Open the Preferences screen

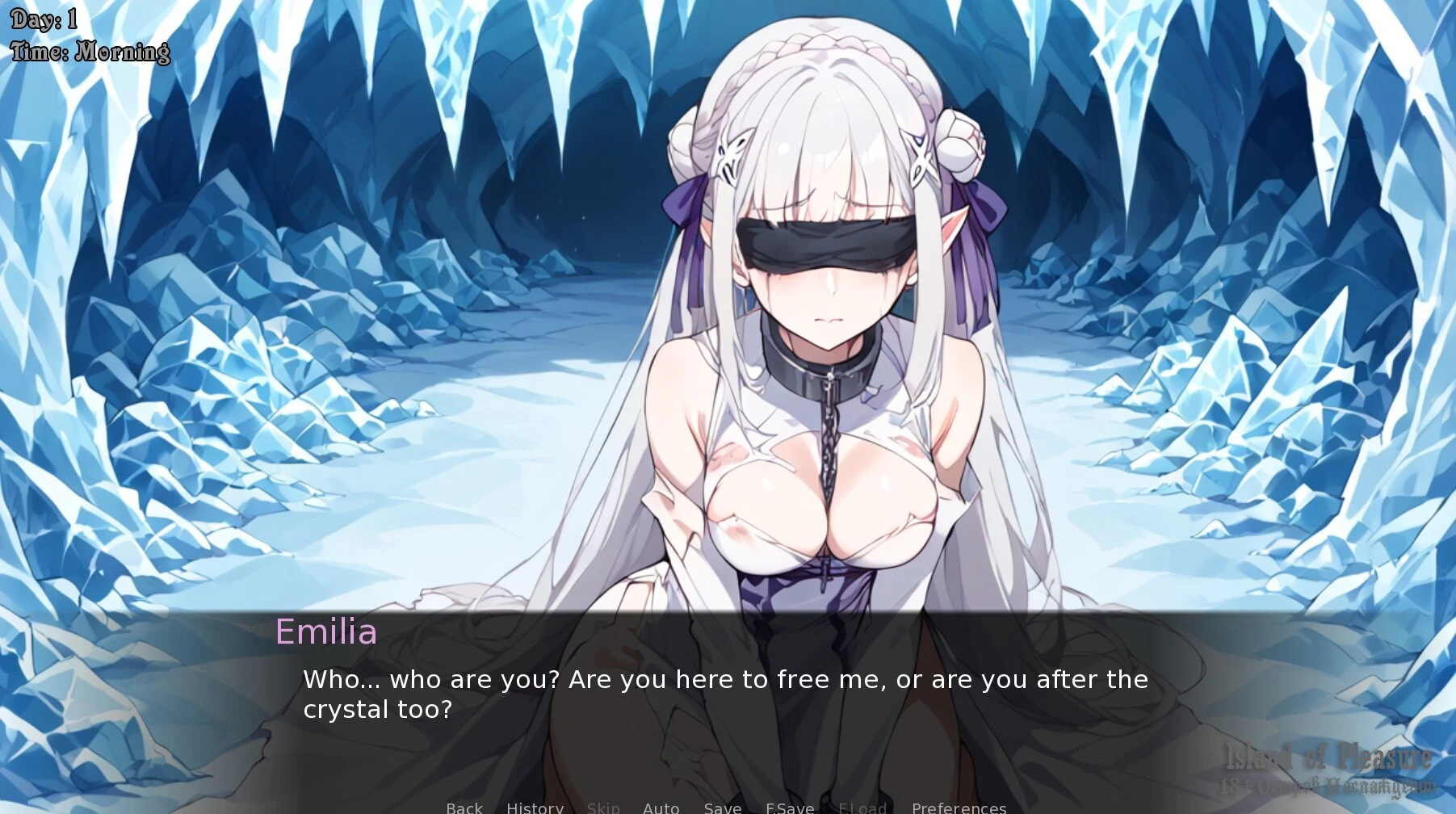click(959, 808)
